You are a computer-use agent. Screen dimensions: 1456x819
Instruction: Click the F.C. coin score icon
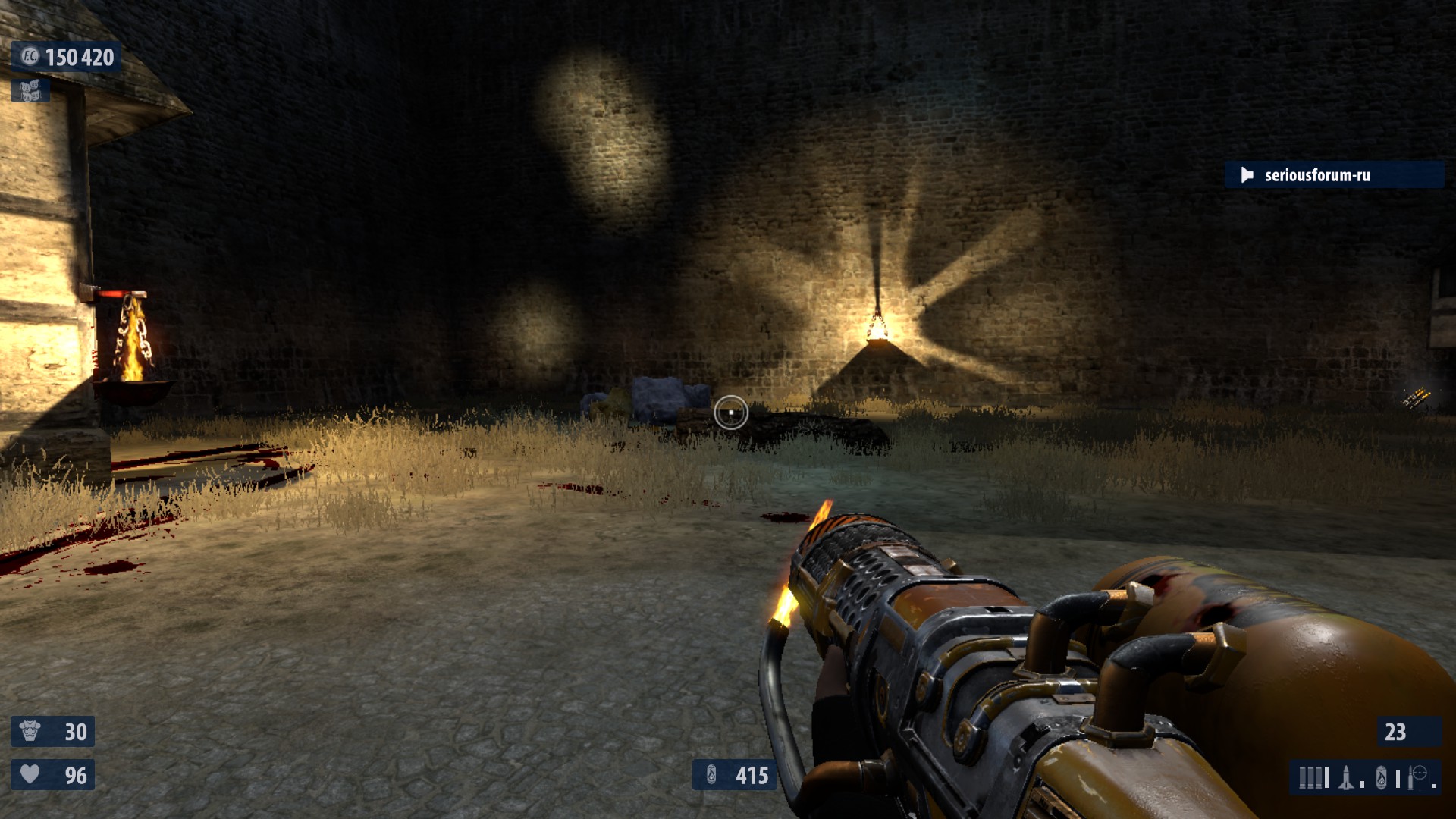coord(30,56)
